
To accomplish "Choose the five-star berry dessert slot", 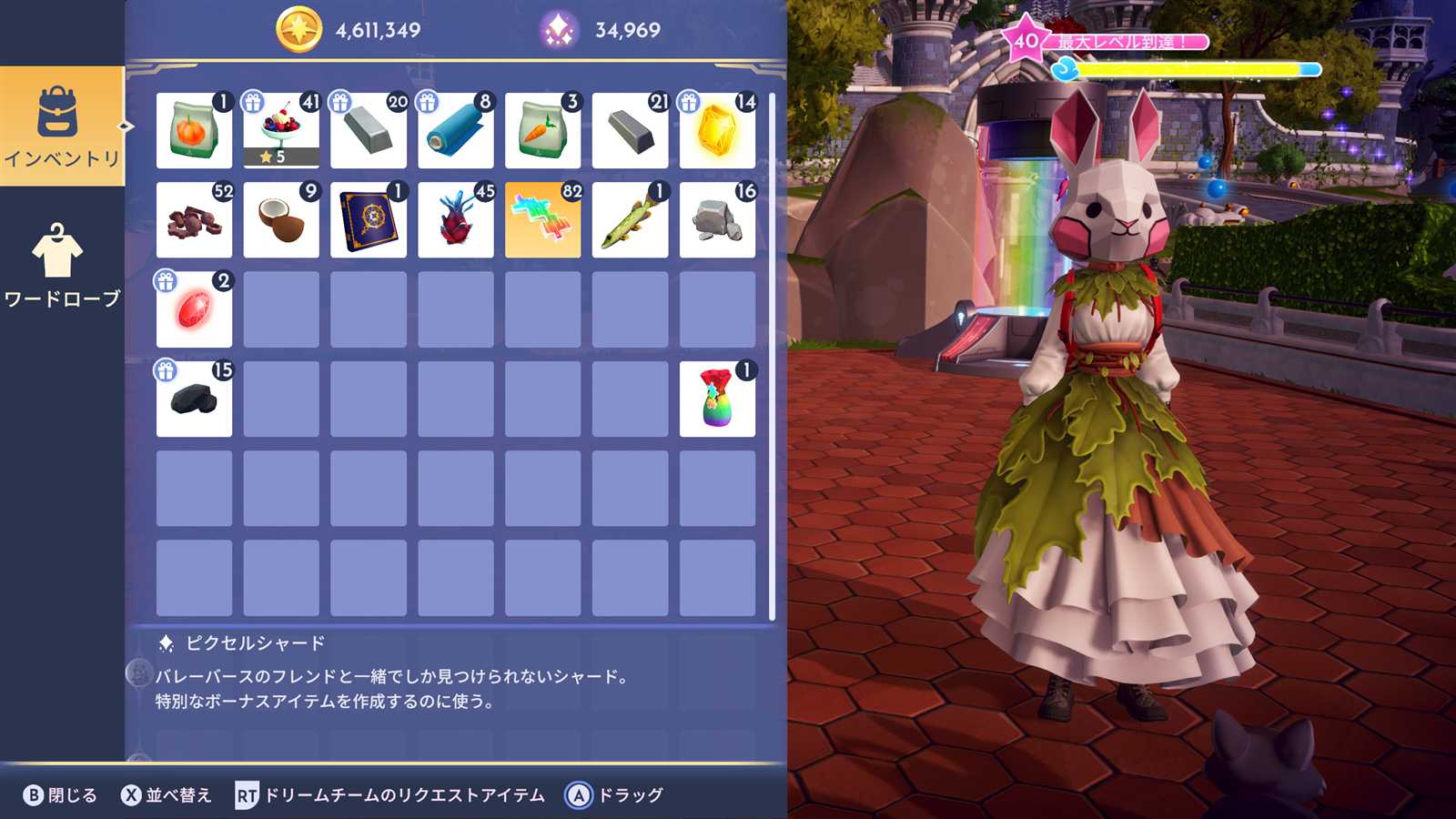I will tap(281, 131).
